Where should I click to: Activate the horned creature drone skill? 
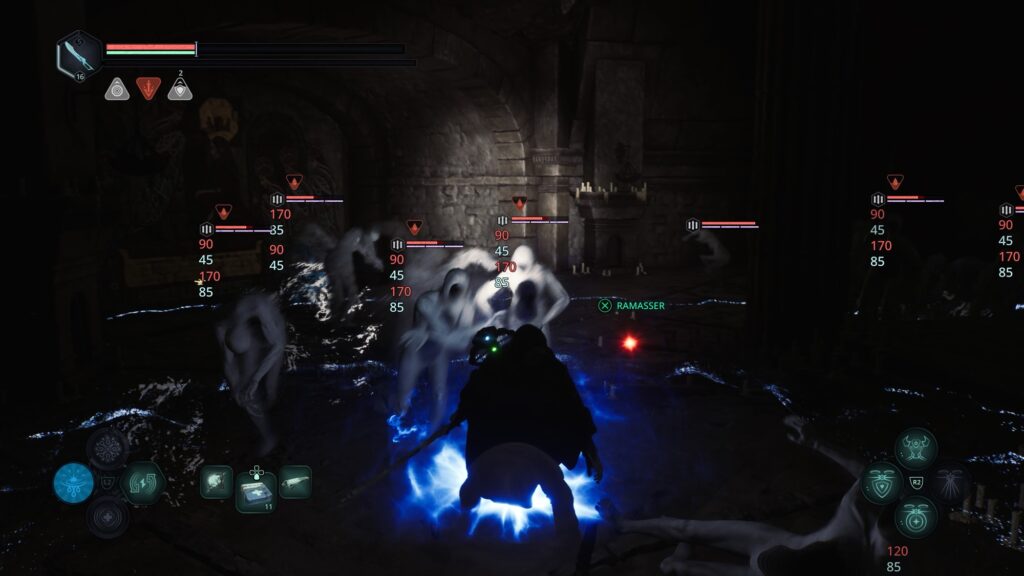(916, 448)
